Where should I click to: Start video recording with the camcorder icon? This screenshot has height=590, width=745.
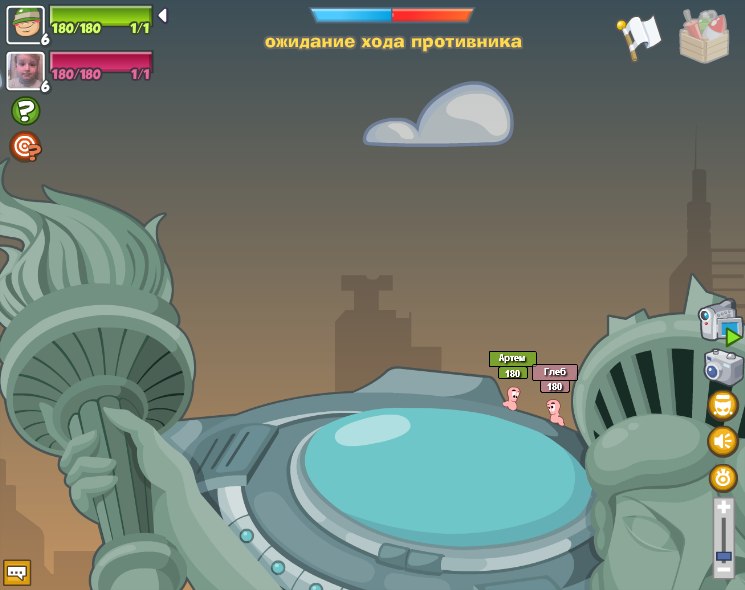(720, 322)
